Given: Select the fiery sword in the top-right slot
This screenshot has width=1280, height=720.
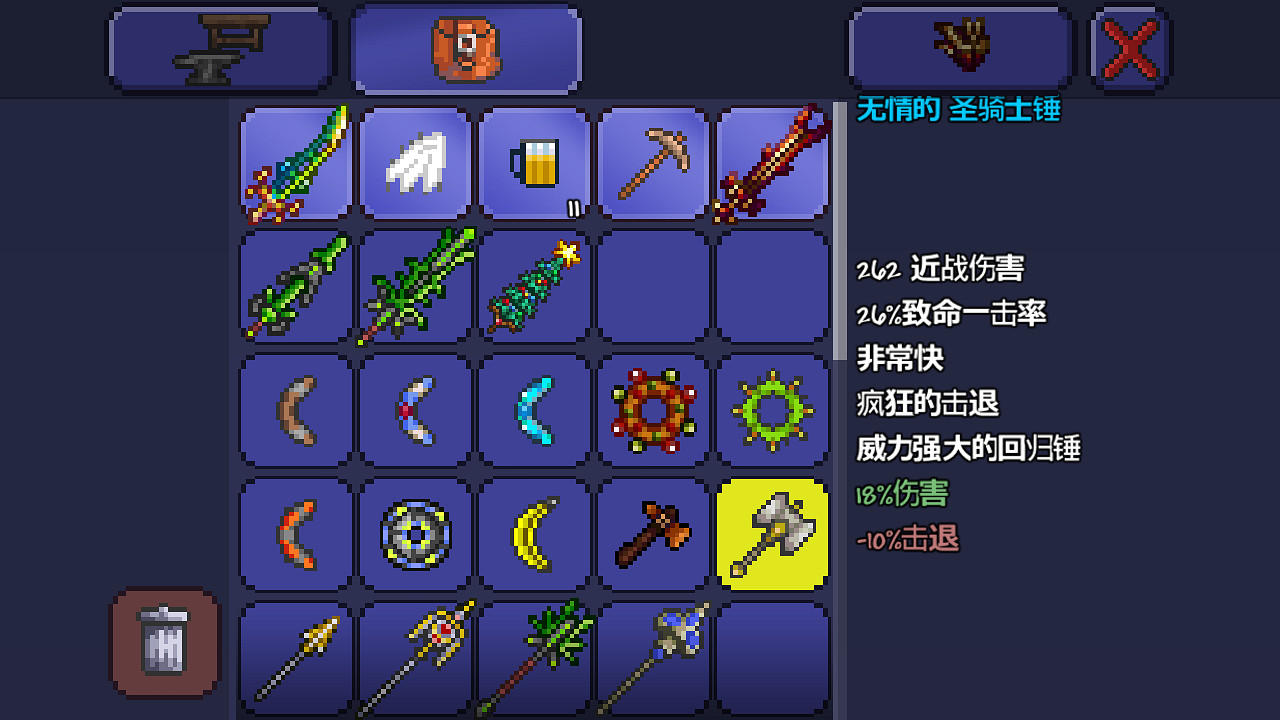Looking at the screenshot, I should (772, 164).
